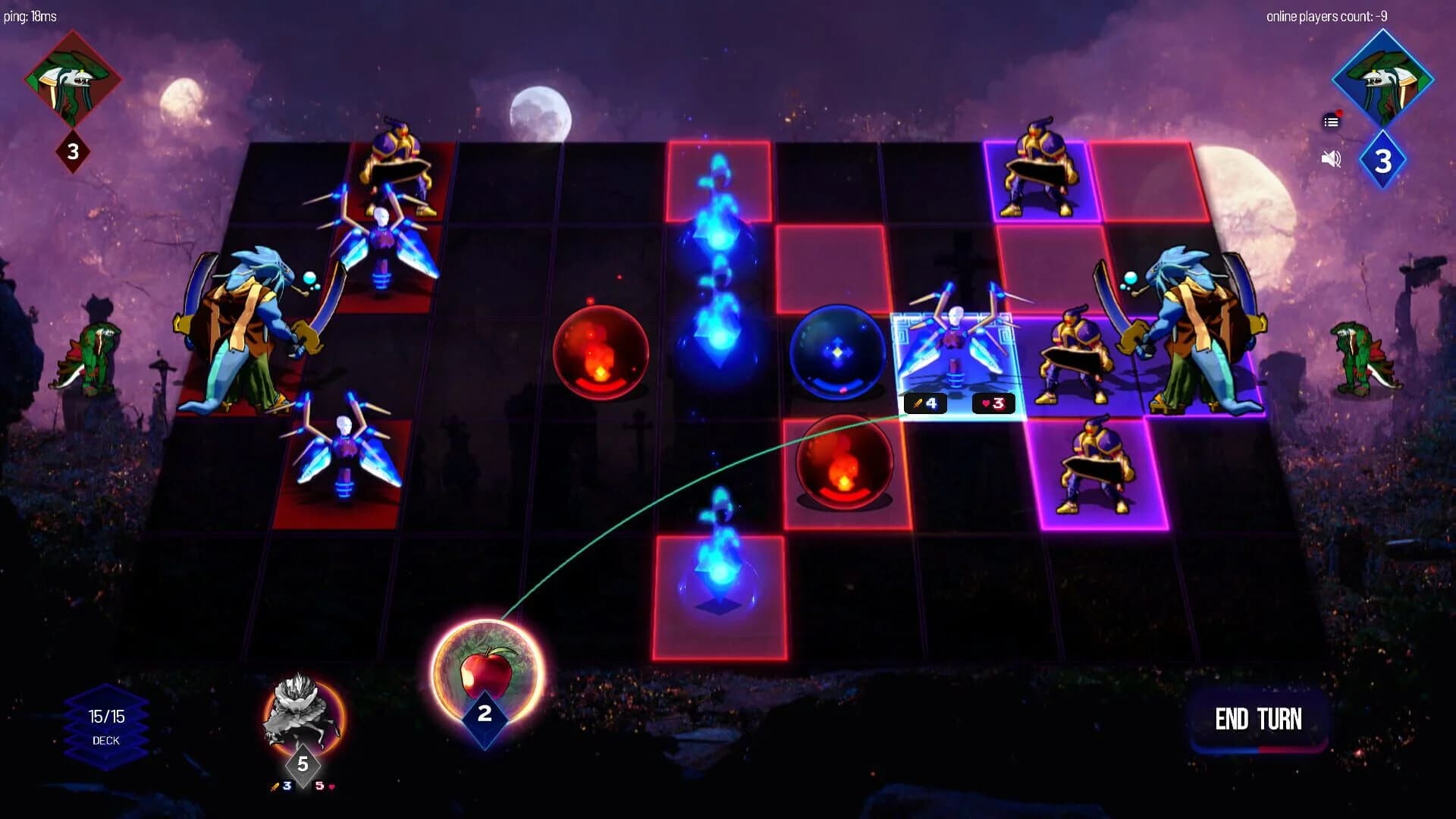Select the apple card costing 2 mana
The image size is (1456, 819).
(485, 667)
